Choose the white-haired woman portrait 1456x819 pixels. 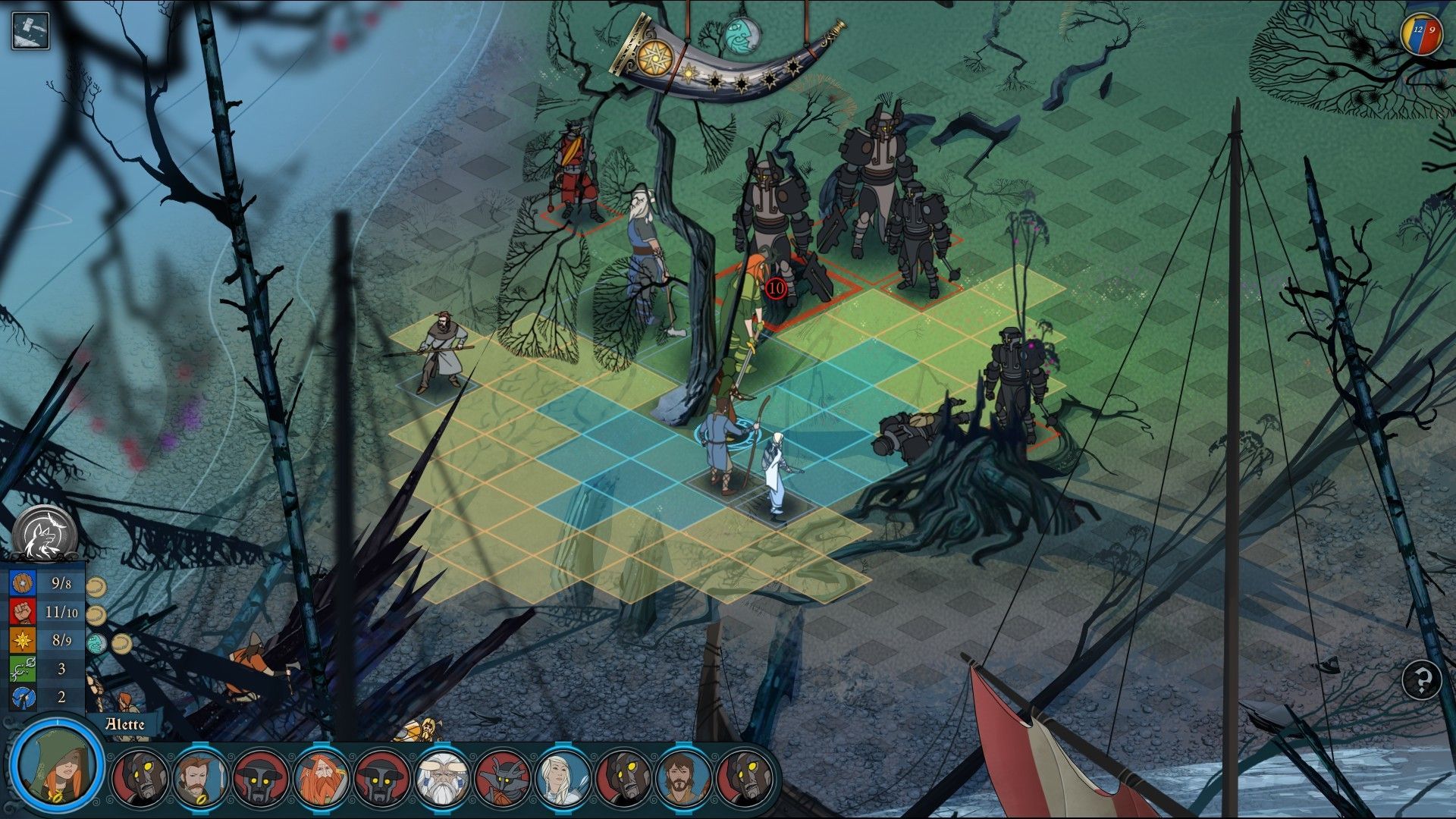coord(563,778)
